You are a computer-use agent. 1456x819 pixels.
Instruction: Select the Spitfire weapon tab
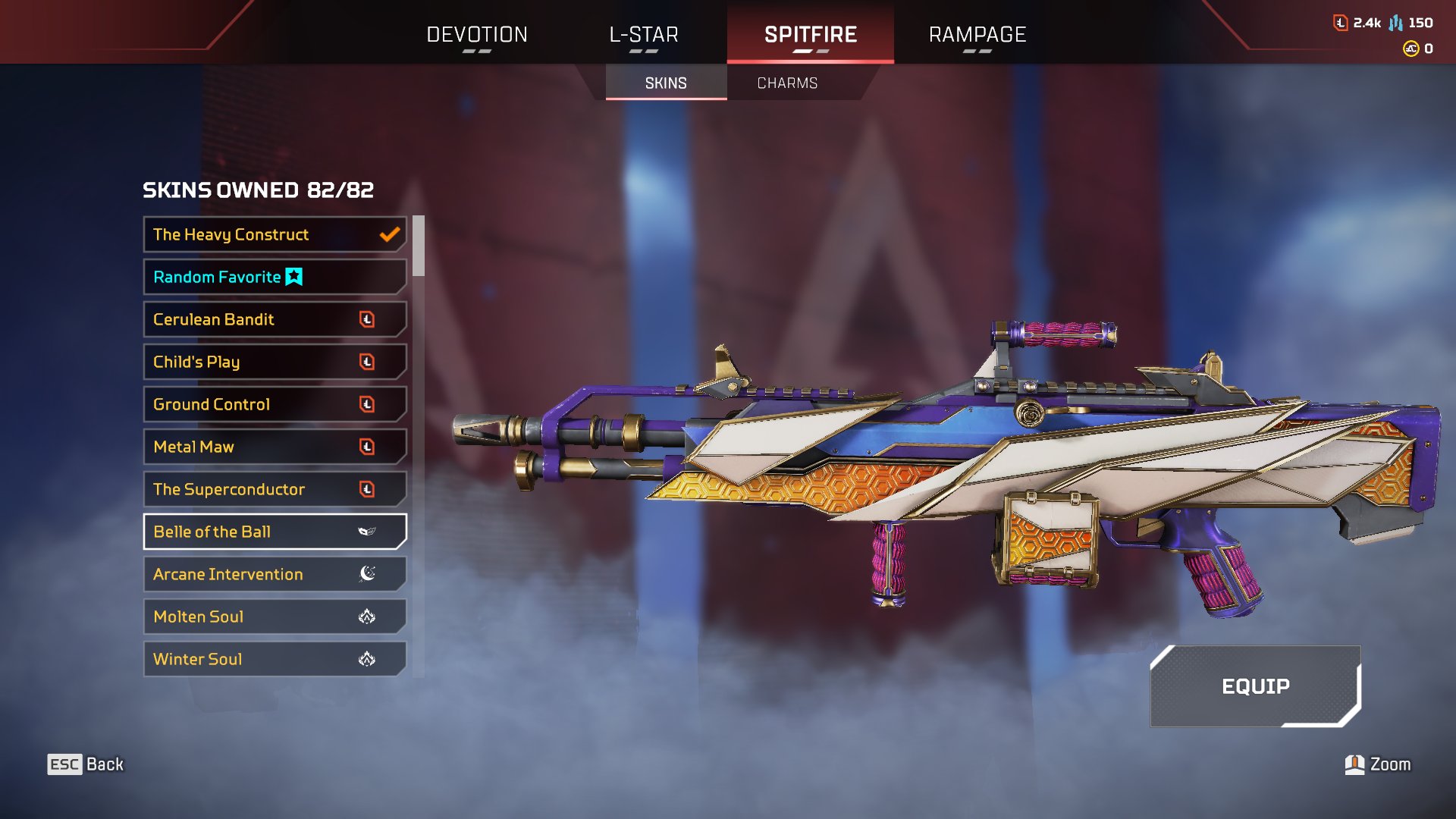pos(810,35)
